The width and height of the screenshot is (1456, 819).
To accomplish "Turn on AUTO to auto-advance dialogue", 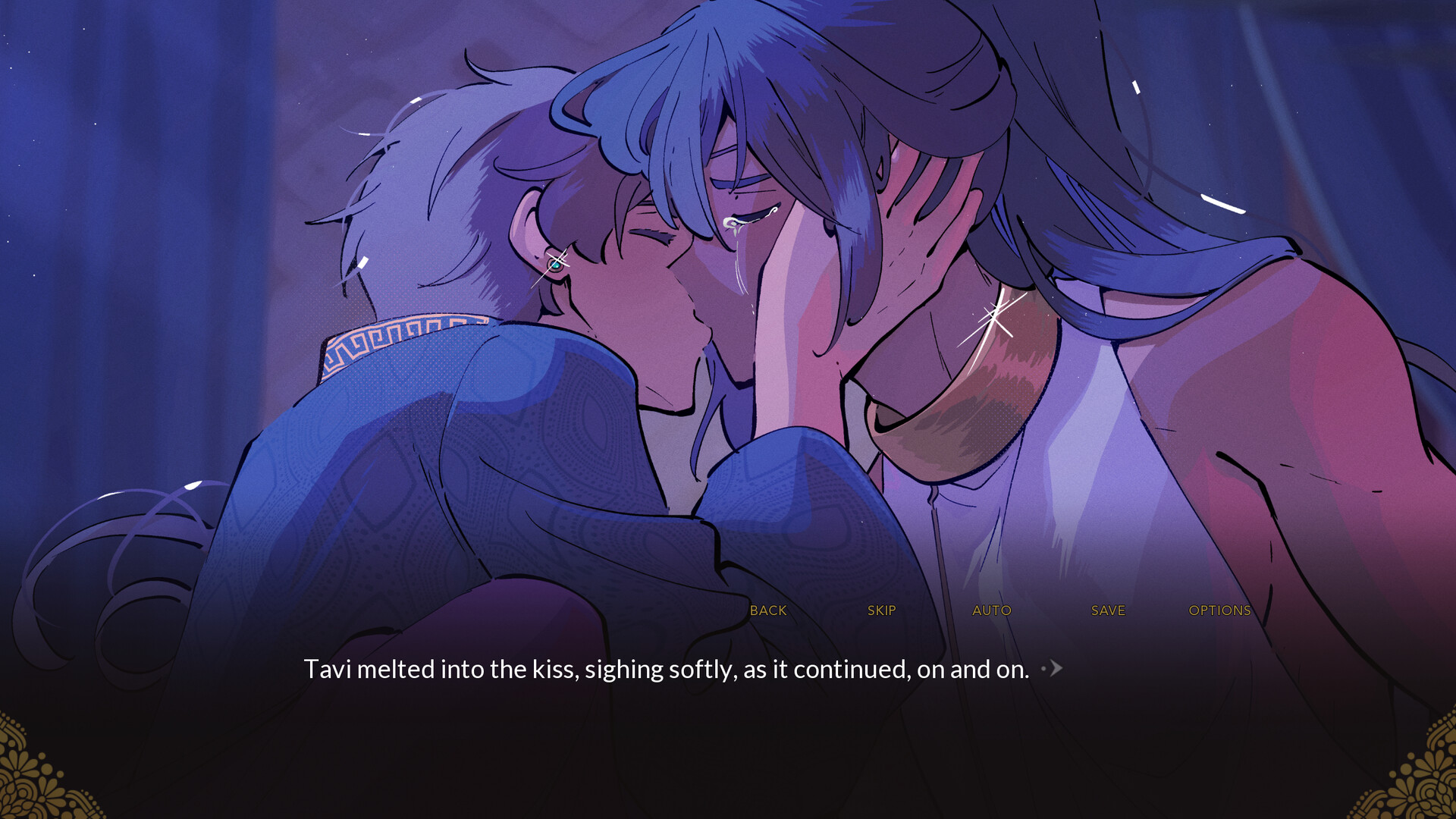I will [x=992, y=610].
